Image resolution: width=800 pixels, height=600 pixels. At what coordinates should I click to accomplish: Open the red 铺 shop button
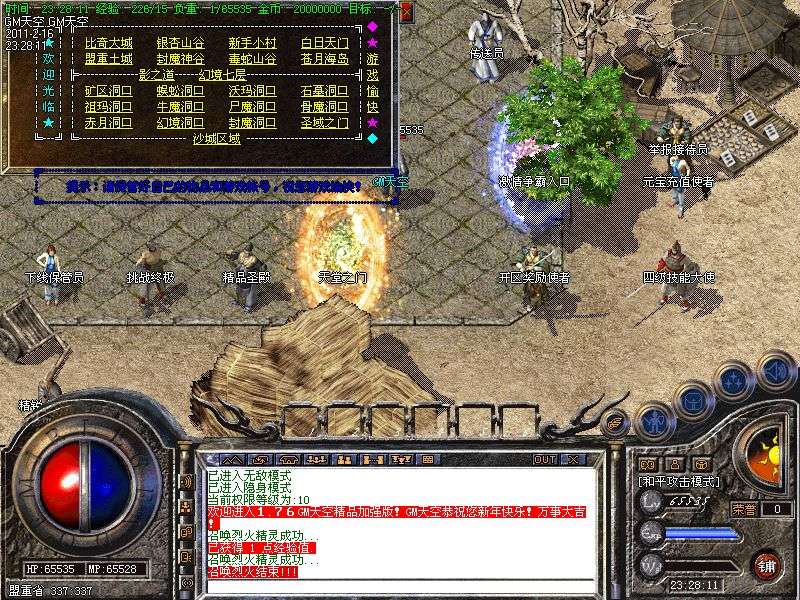(x=766, y=563)
